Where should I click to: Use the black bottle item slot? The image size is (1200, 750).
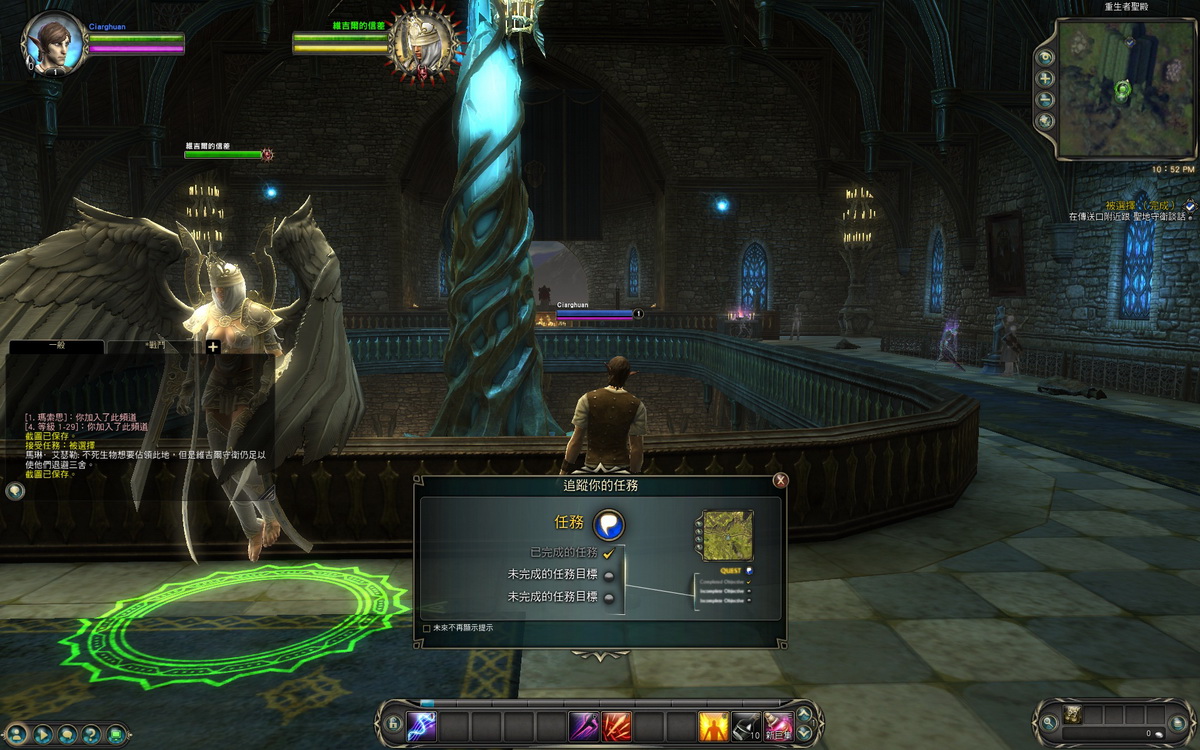(x=746, y=725)
